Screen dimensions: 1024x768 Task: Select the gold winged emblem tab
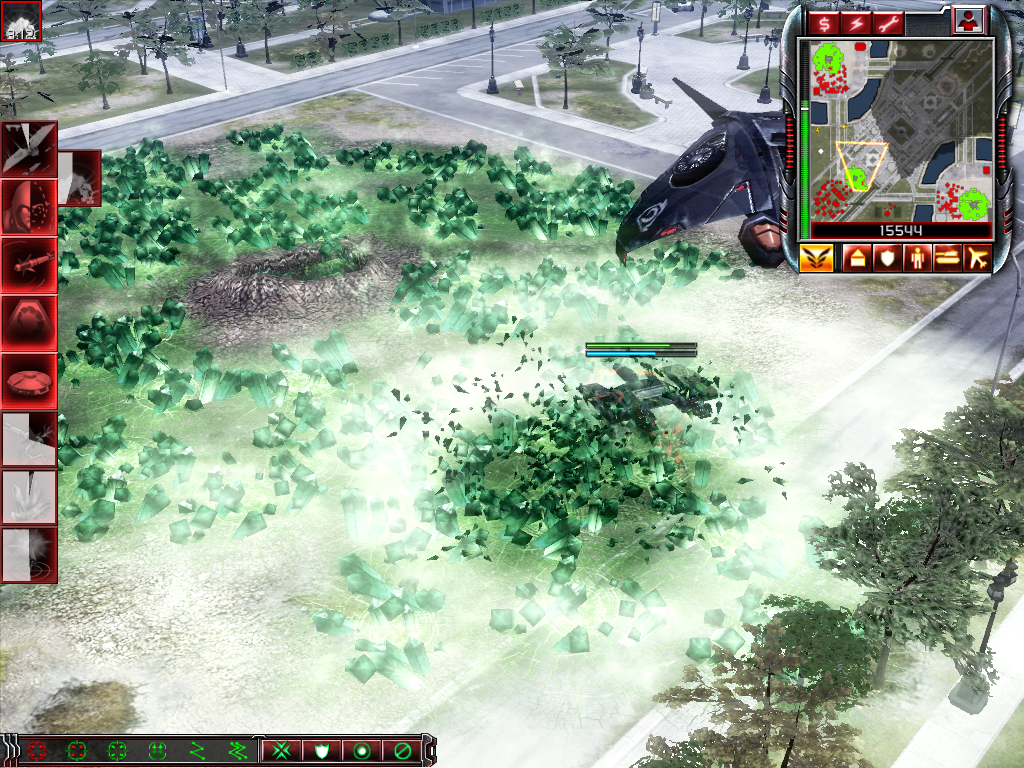817,258
